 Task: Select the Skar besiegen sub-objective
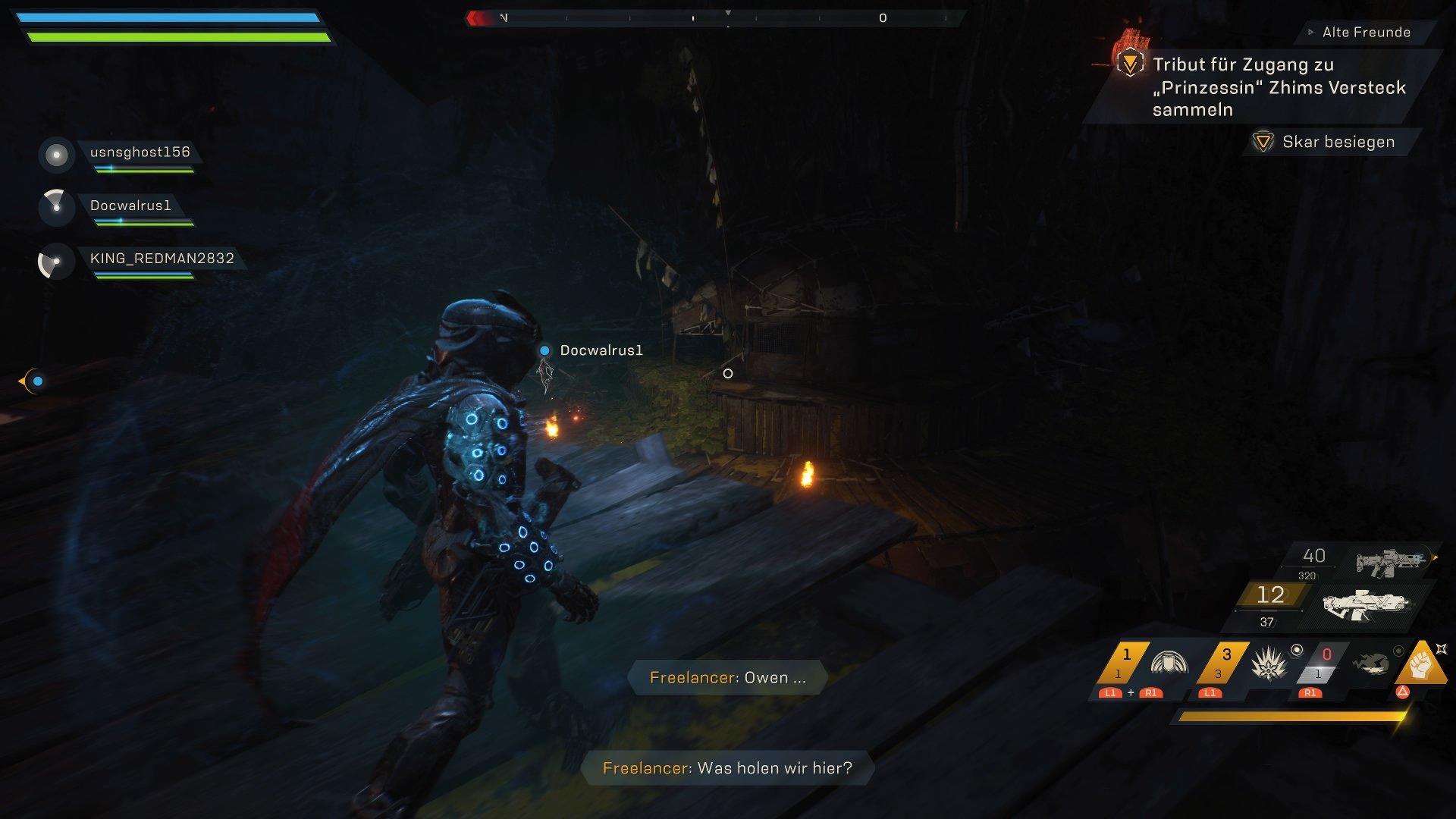click(x=1338, y=142)
